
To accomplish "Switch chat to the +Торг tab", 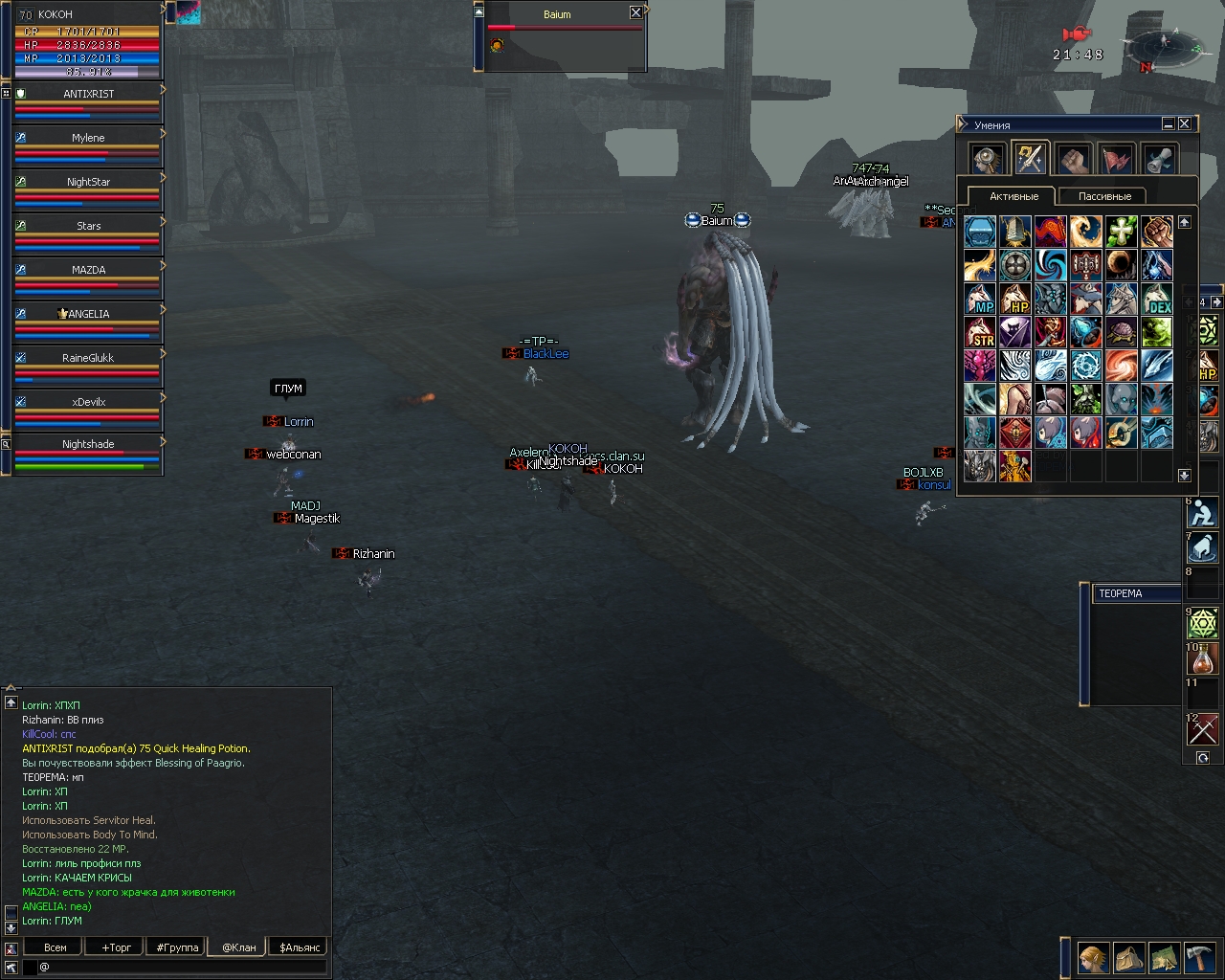I will [x=116, y=947].
